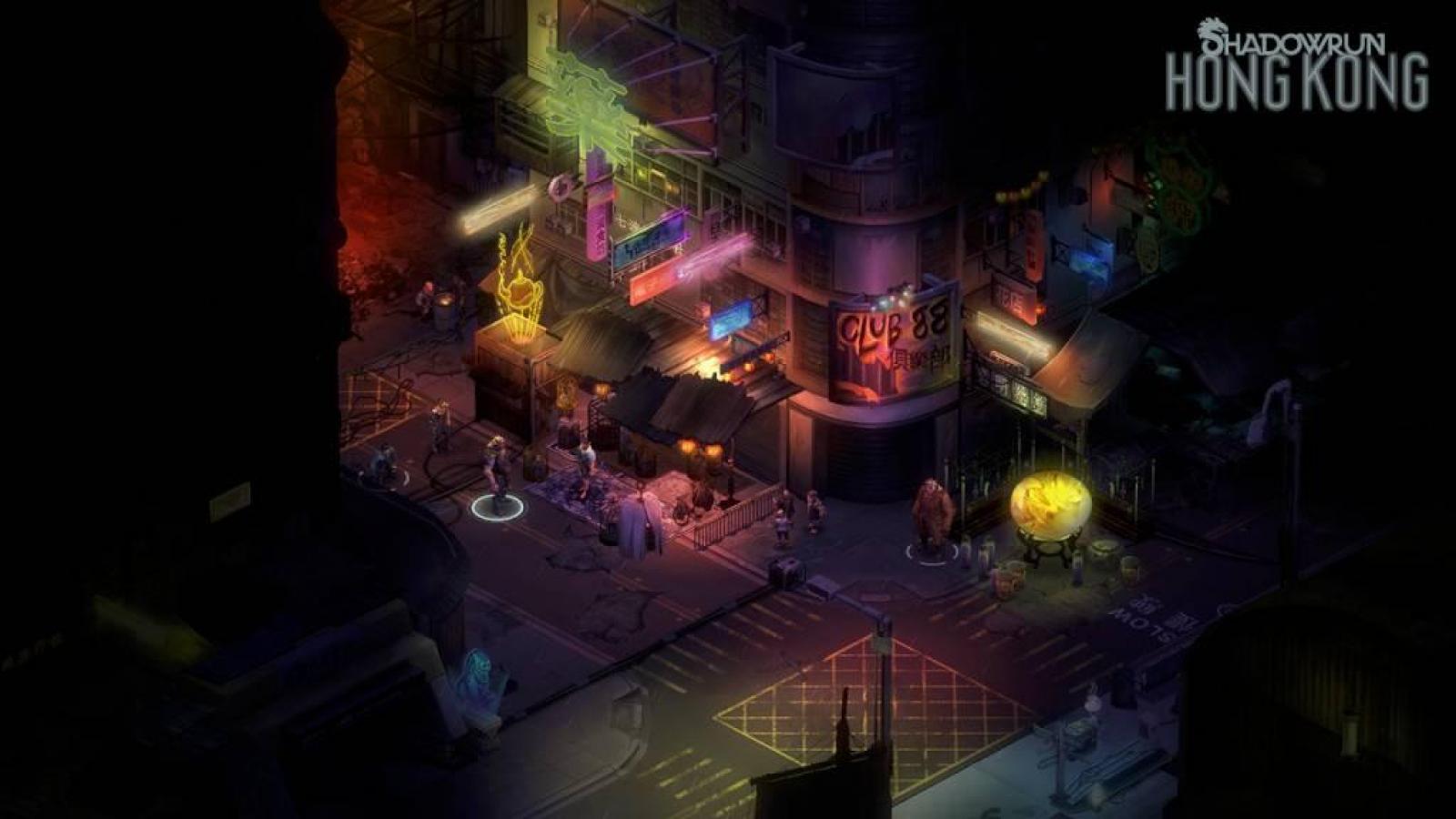Select the character standing in the bright white circle
This screenshot has height=819, width=1456.
[498, 469]
